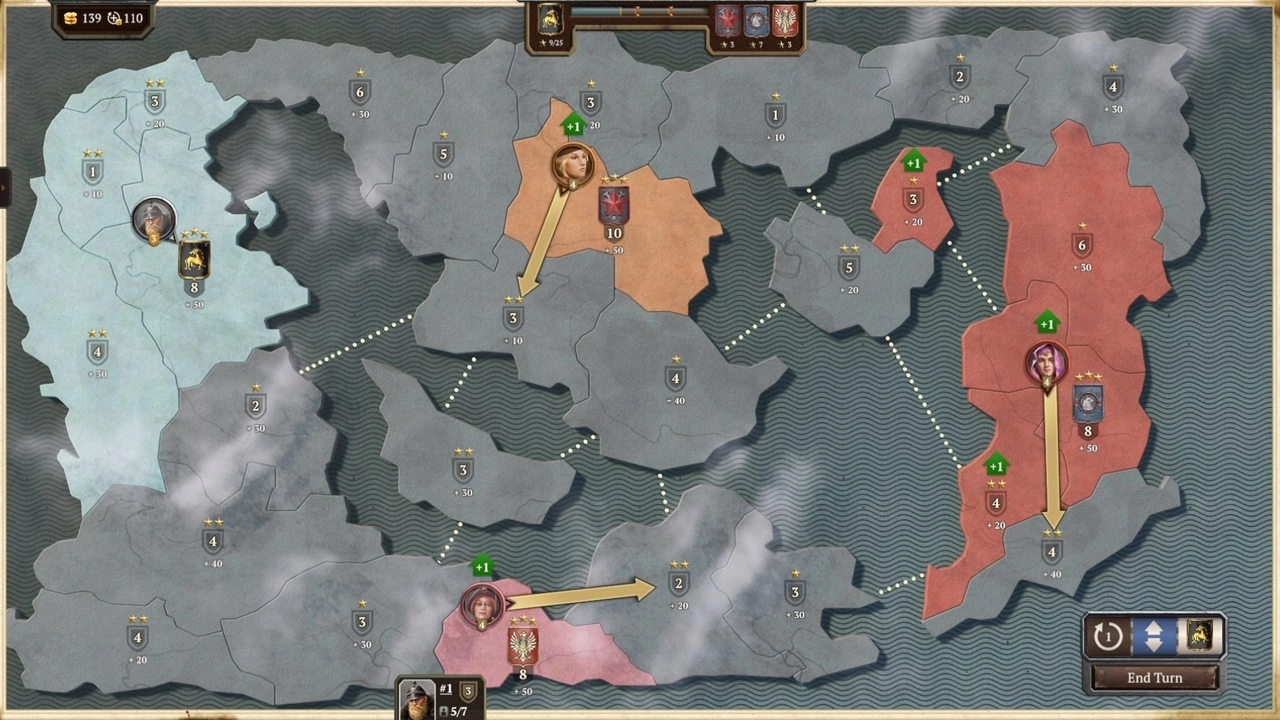Click the End Turn button

click(x=1154, y=677)
